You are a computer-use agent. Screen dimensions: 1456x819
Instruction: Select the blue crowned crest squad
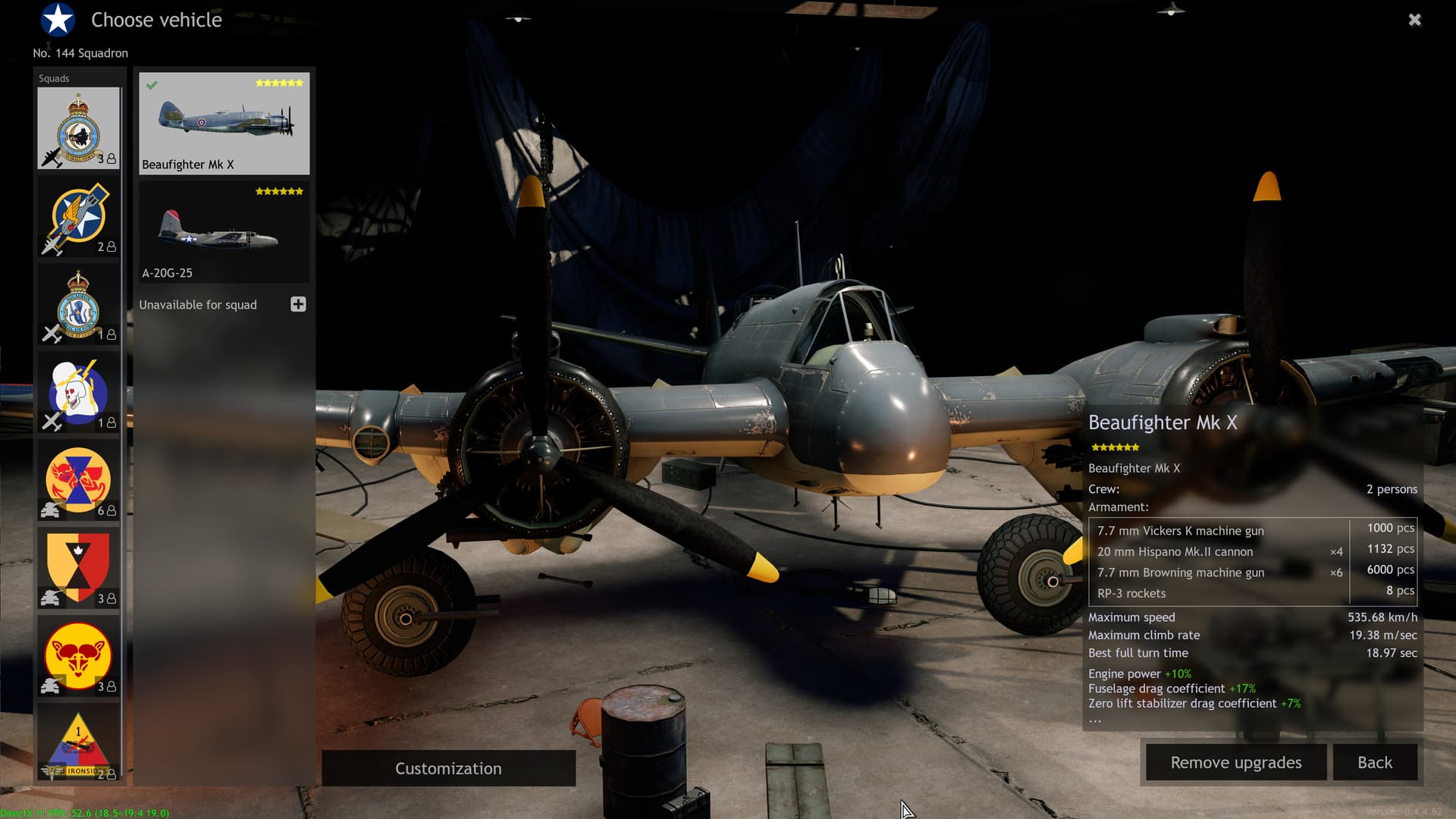pos(78,305)
